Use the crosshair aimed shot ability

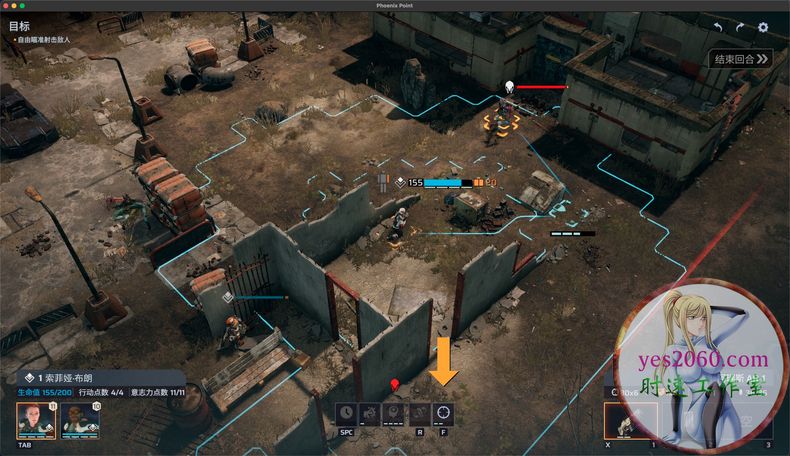tap(443, 412)
